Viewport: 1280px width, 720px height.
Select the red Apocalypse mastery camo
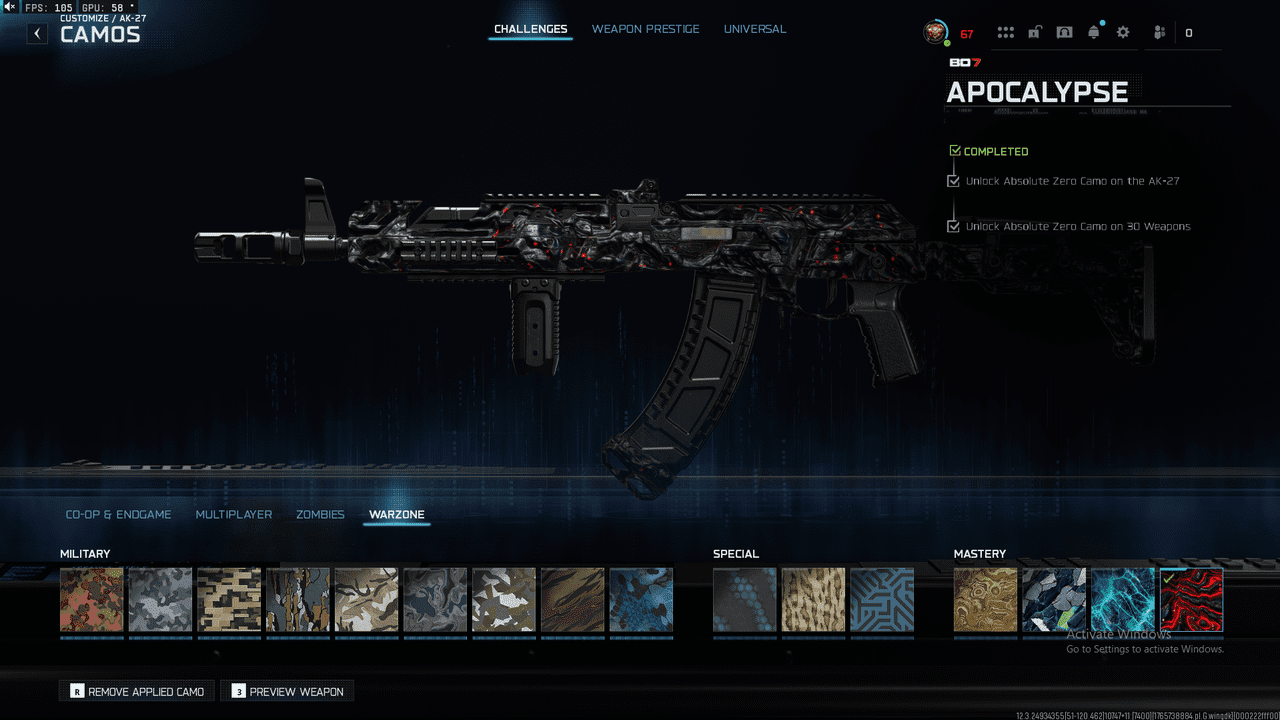point(1191,600)
